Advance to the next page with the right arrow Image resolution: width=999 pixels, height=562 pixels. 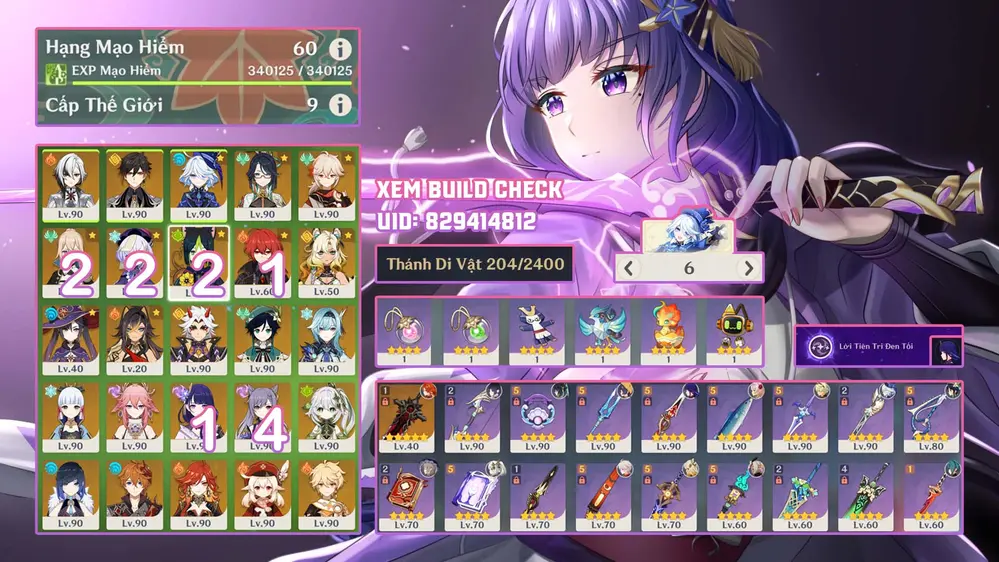click(749, 268)
